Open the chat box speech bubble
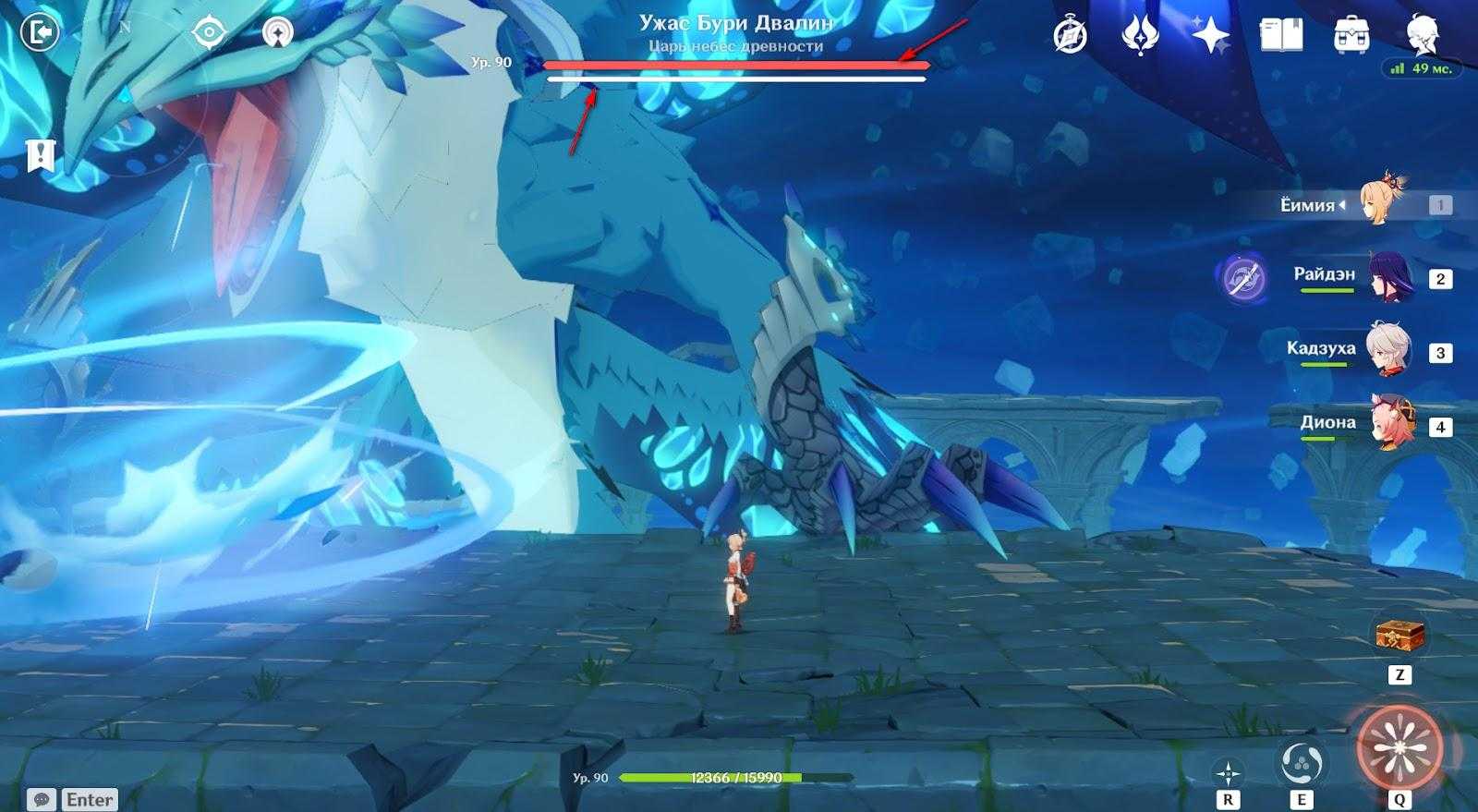Viewport: 1478px width, 812px height. click(41, 799)
